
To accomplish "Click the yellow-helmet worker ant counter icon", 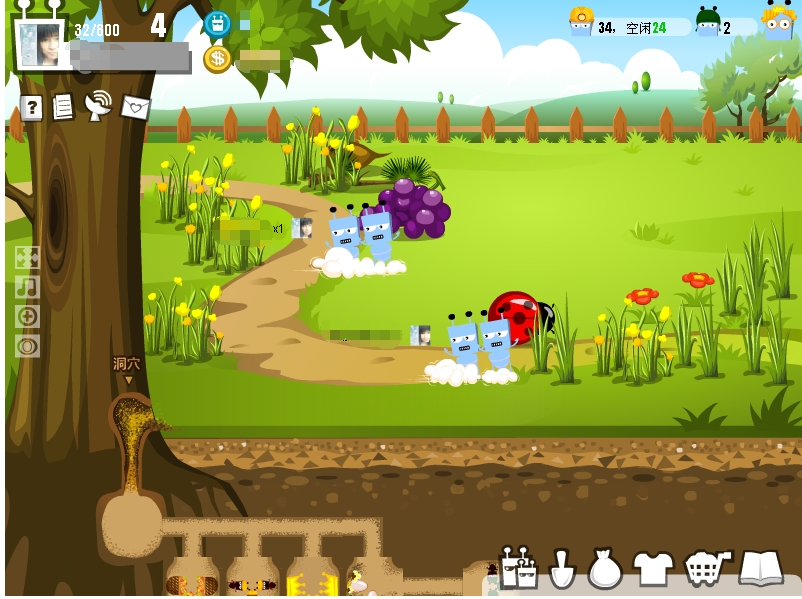I will pyautogui.click(x=581, y=22).
